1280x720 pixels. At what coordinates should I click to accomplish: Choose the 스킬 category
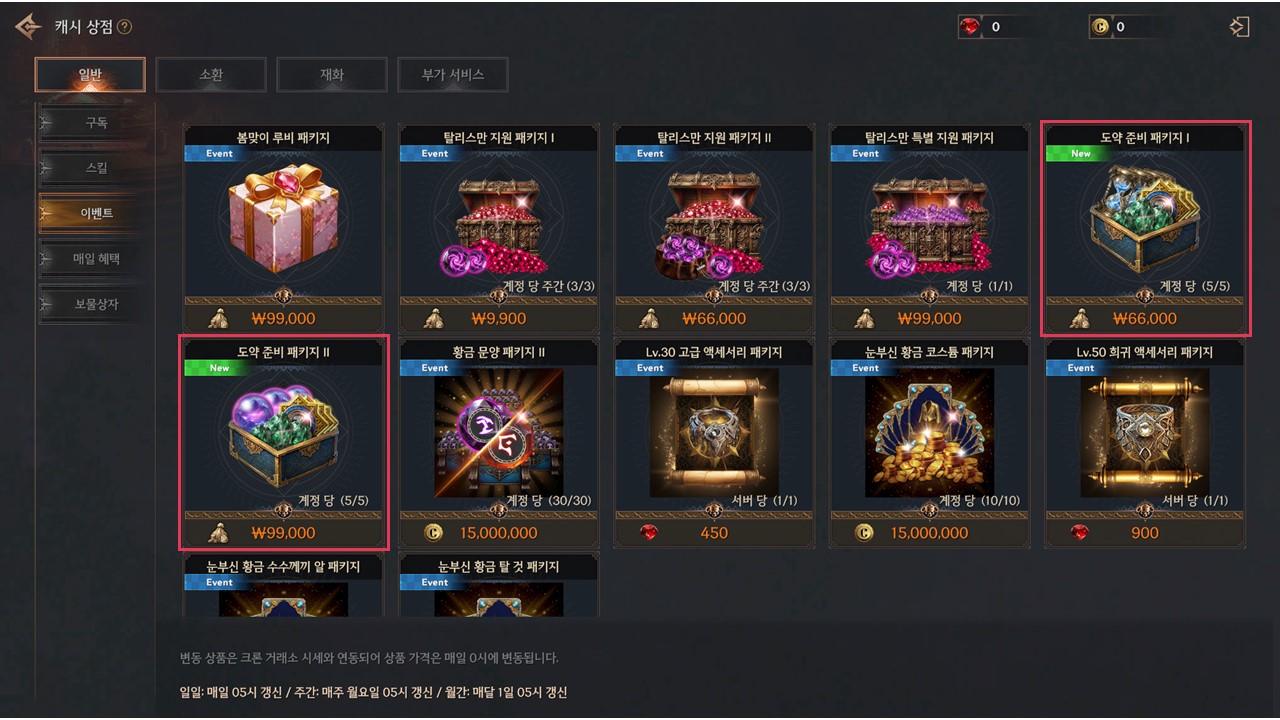pos(96,168)
